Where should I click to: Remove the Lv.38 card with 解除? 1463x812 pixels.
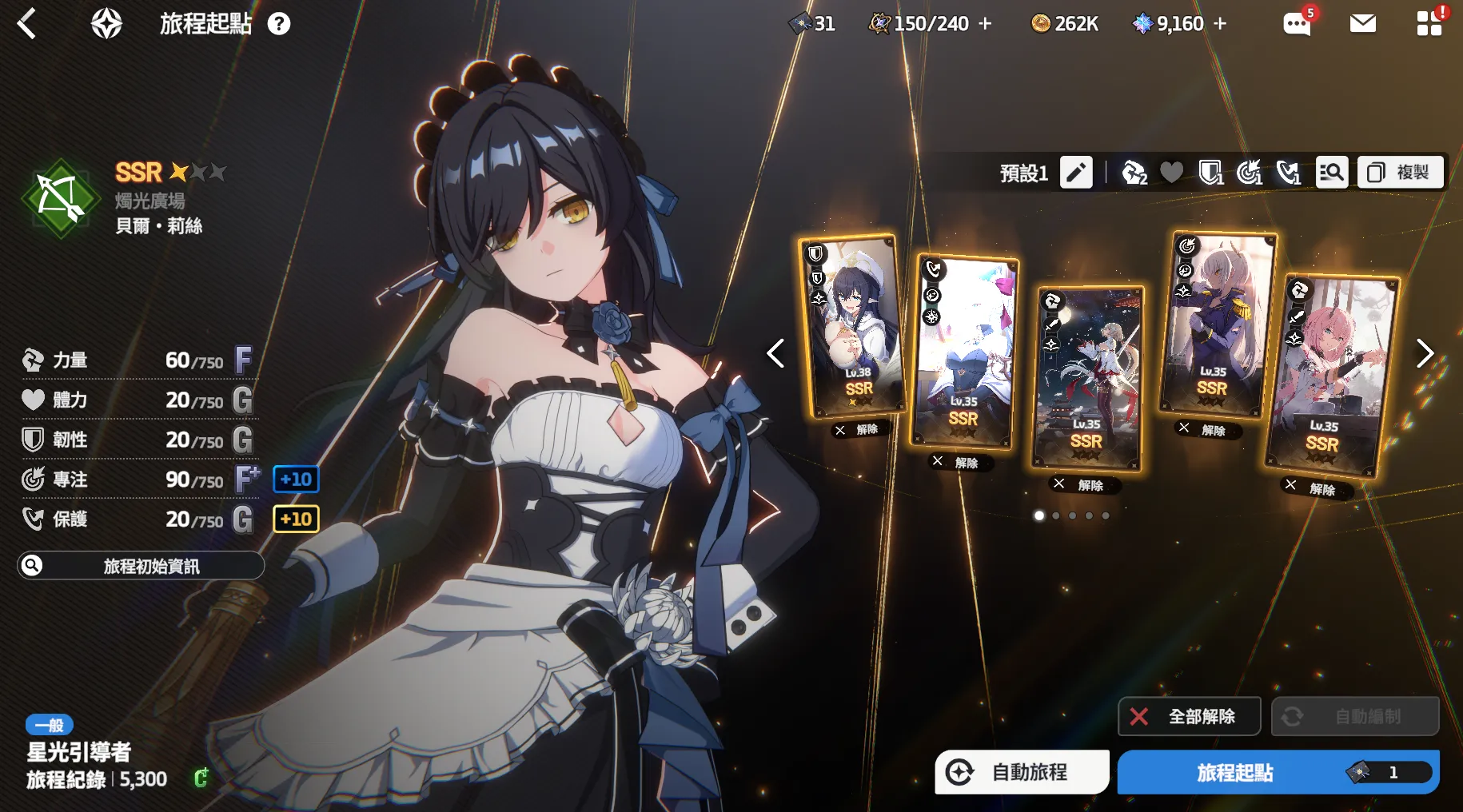point(858,430)
